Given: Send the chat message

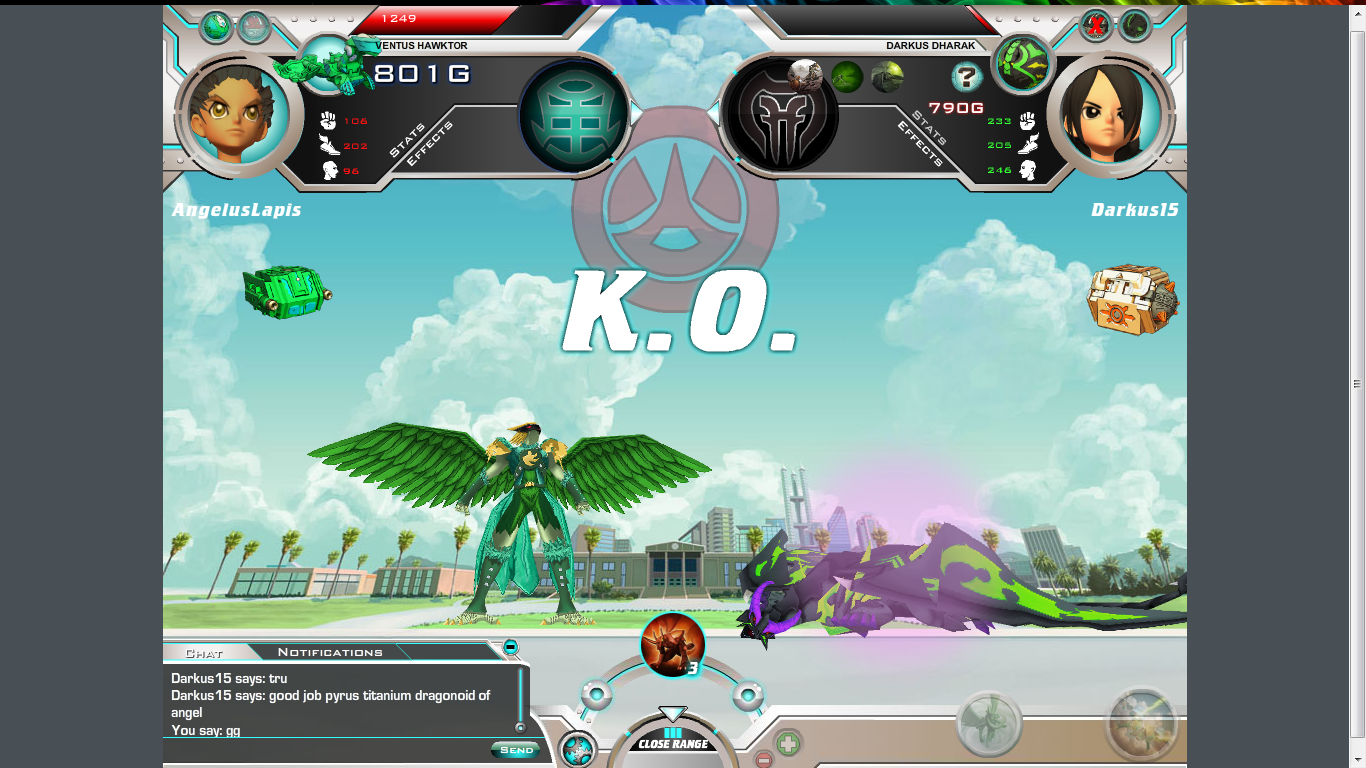Looking at the screenshot, I should point(516,750).
